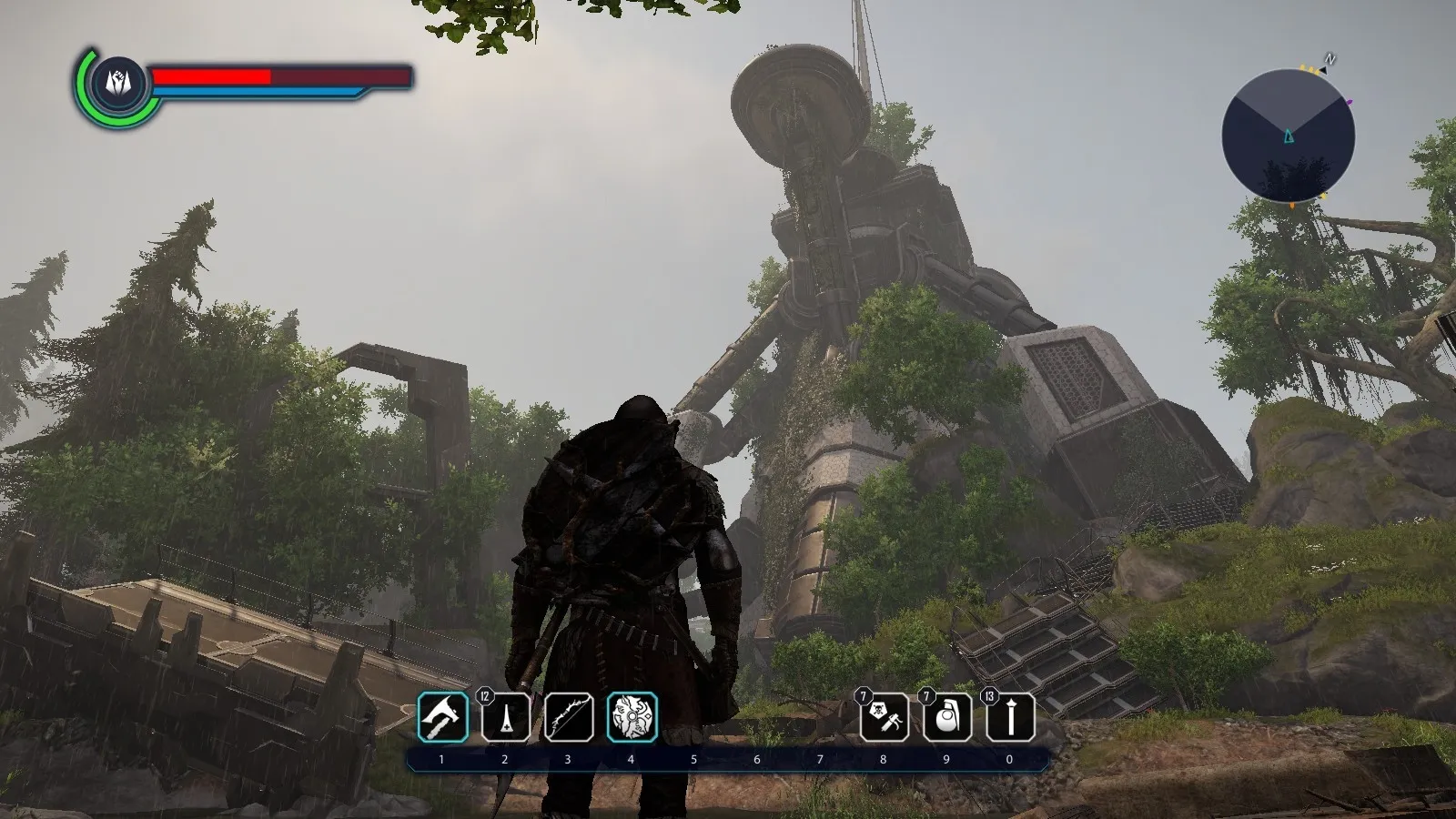Use the healing potion flask with count 12
The height and width of the screenshot is (819, 1456).
pos(505,717)
